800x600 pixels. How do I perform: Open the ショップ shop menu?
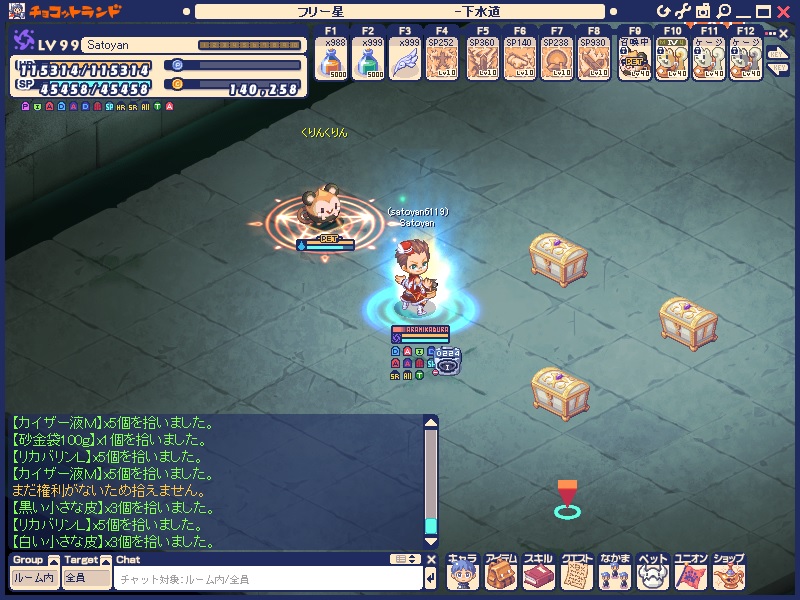729,573
